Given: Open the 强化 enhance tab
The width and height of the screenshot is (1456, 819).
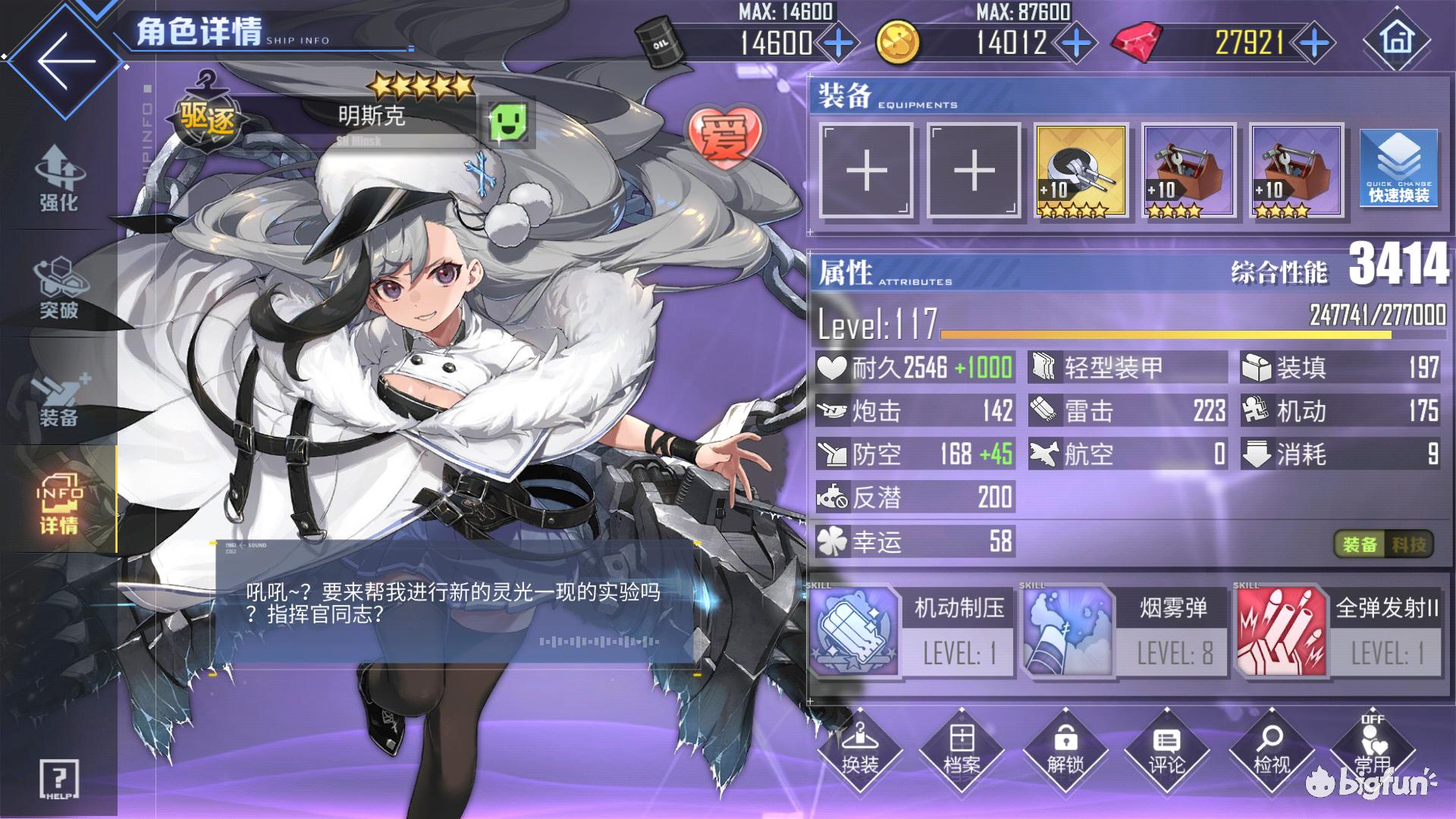Looking at the screenshot, I should pyautogui.click(x=58, y=178).
